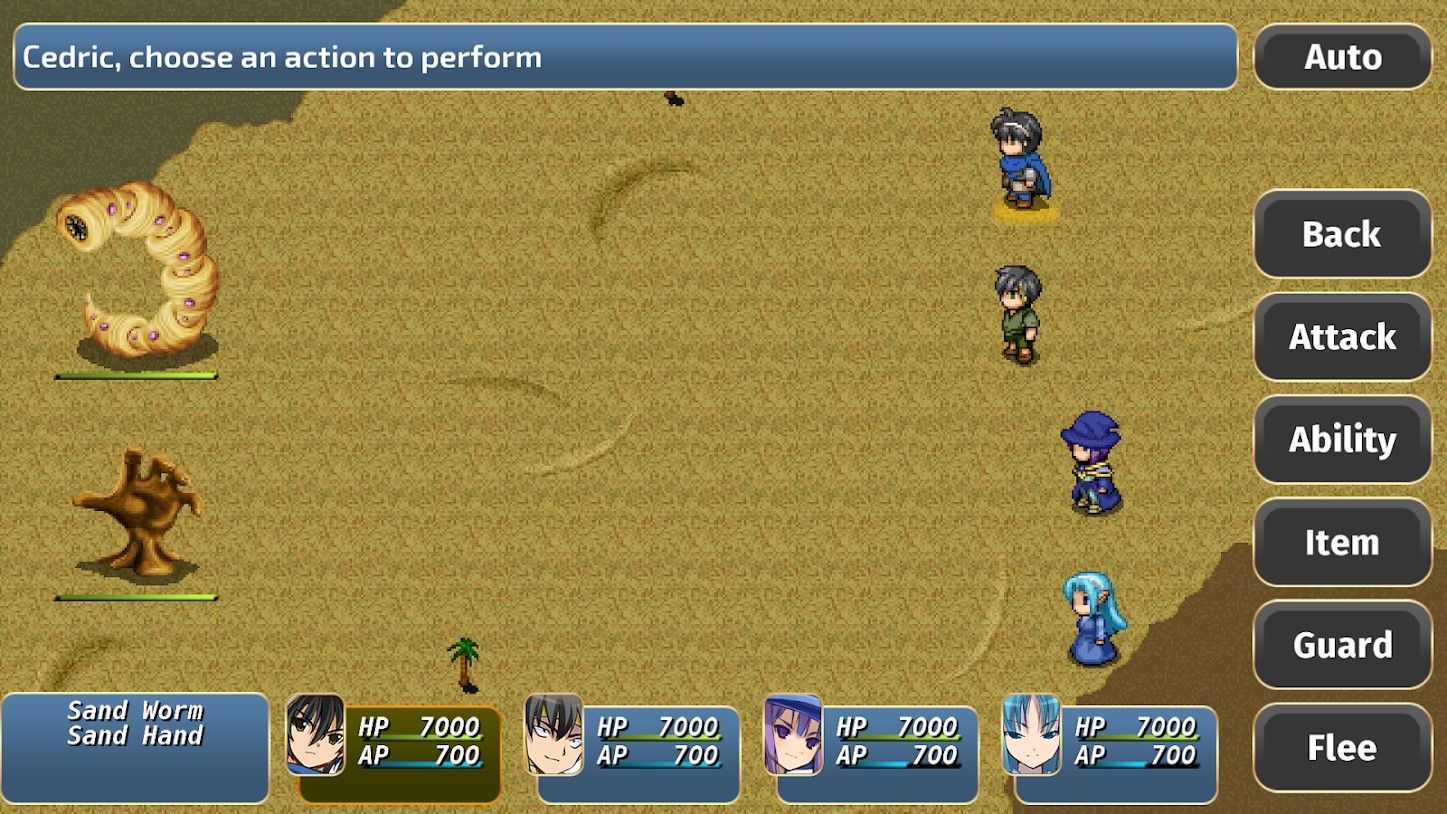Image resolution: width=1447 pixels, height=814 pixels.
Task: Enable Auto battle mode
Action: (x=1342, y=57)
